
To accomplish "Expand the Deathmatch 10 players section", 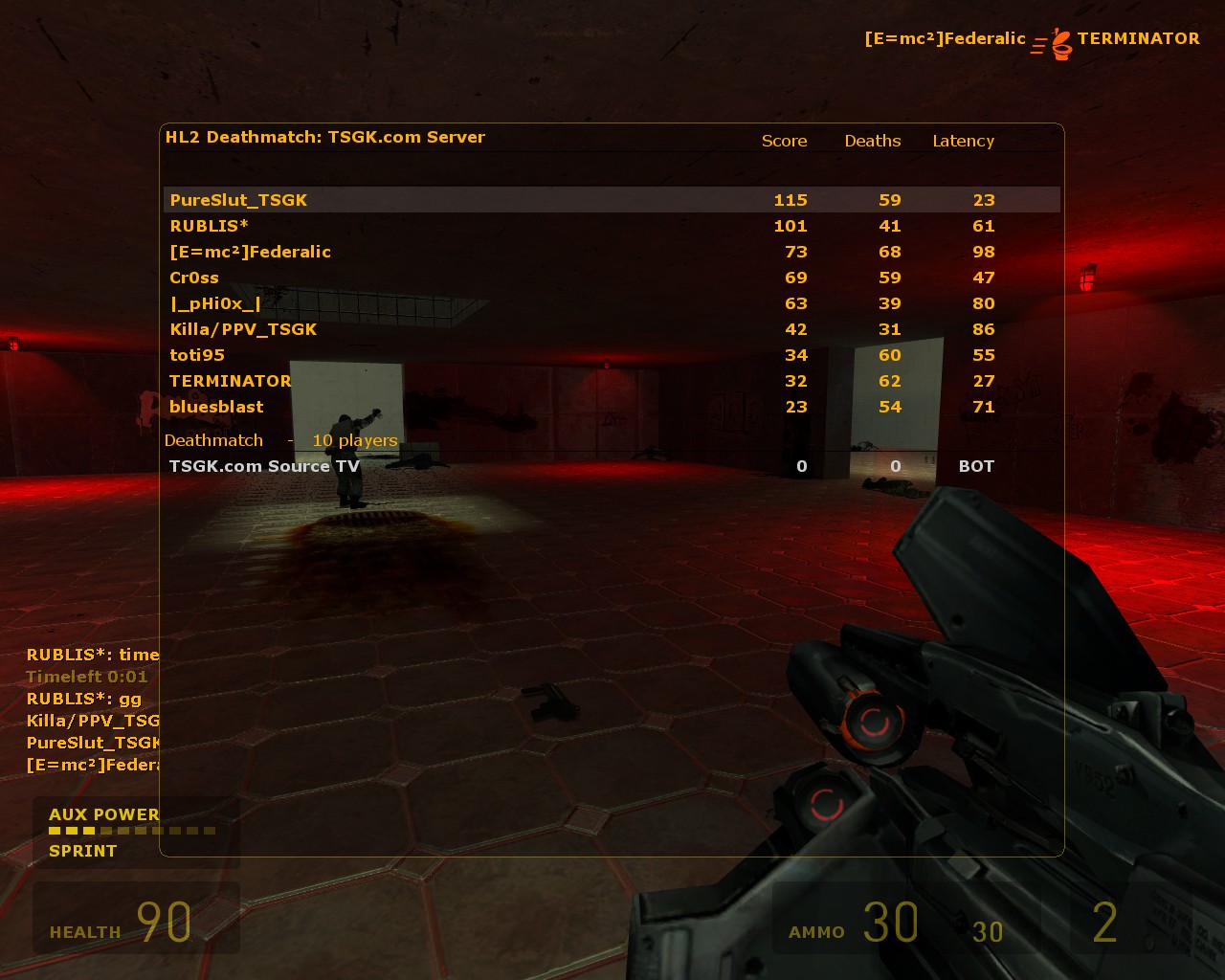I will (x=279, y=440).
